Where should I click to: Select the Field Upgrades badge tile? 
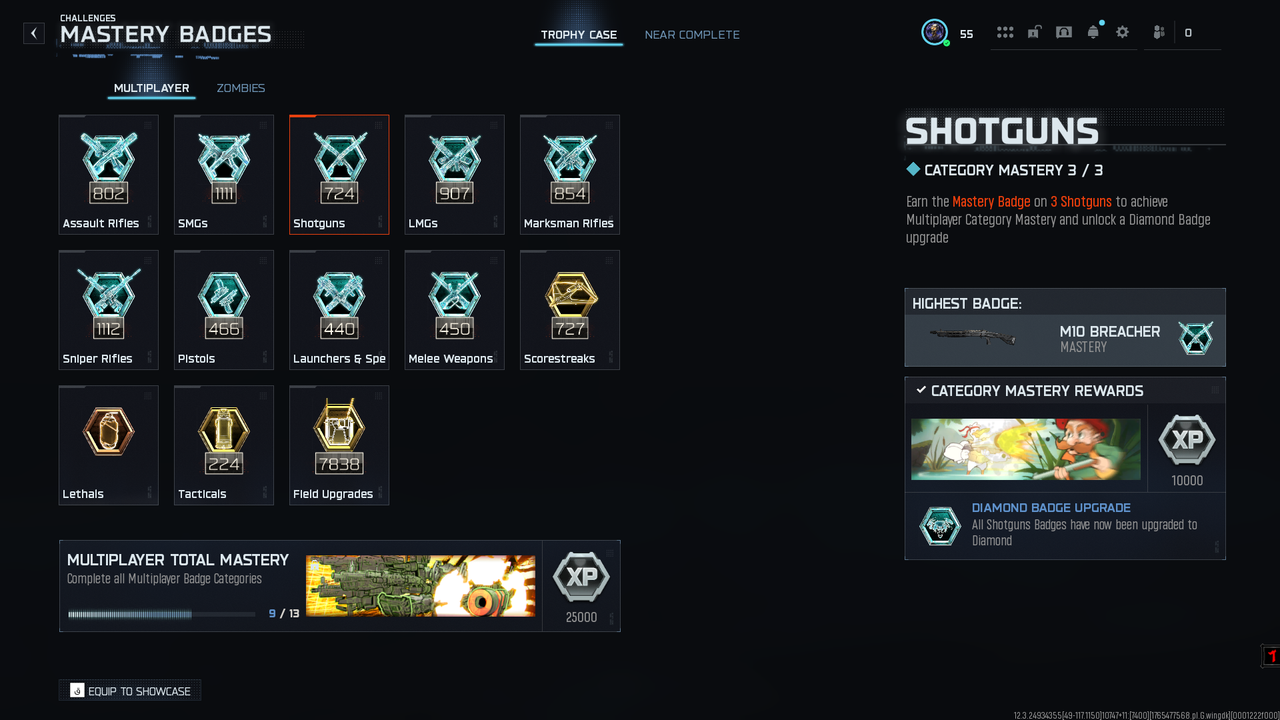(x=339, y=445)
